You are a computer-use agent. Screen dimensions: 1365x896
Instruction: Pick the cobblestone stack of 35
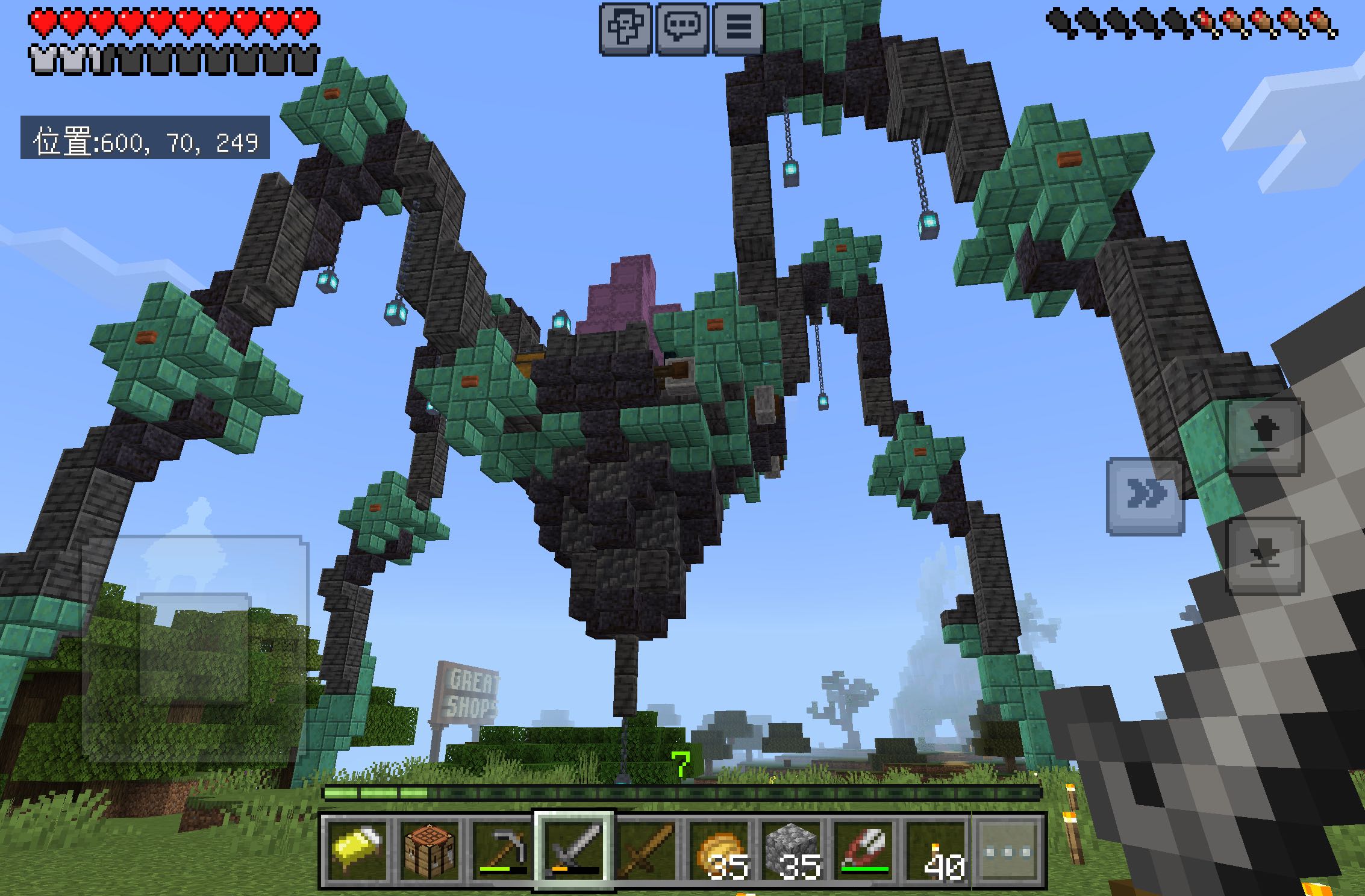pyautogui.click(x=792, y=850)
